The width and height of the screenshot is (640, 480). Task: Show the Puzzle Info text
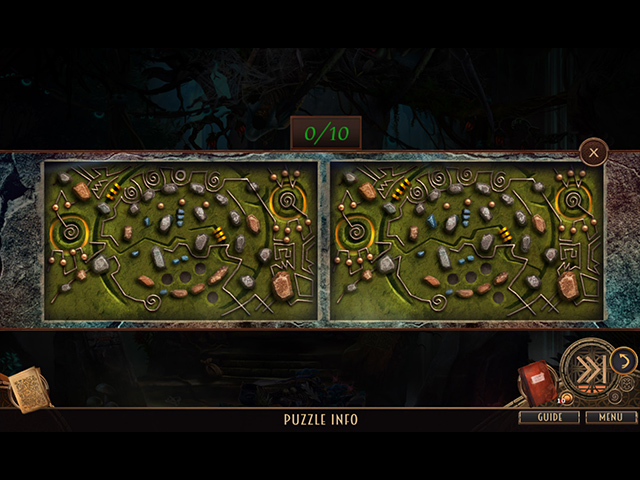coord(320,420)
